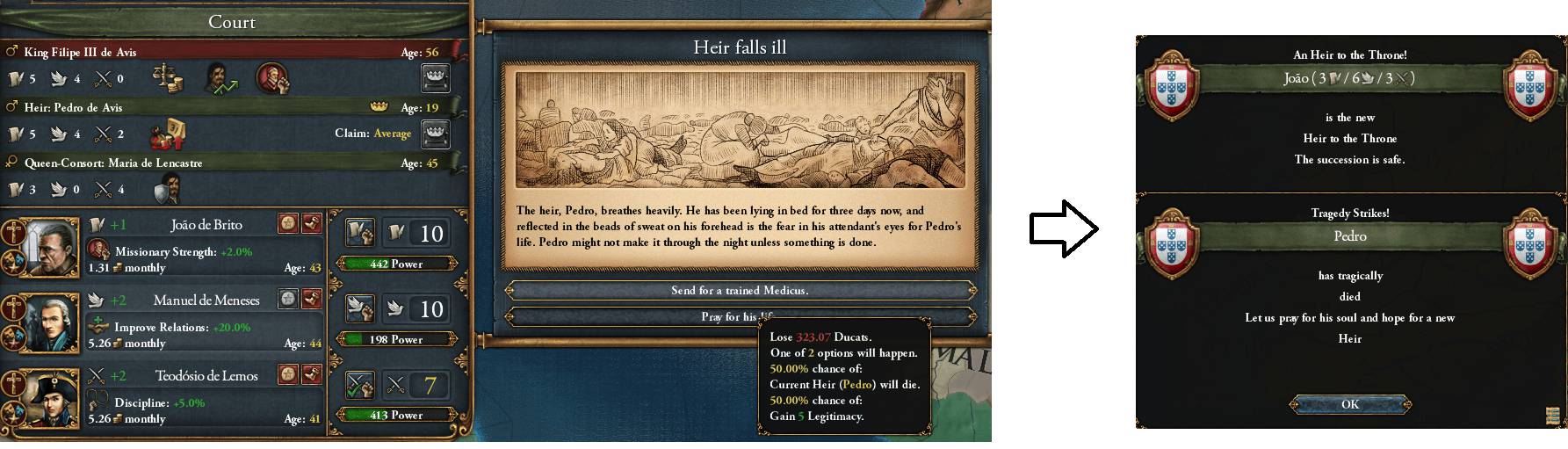Inspect Queen-Consort Maria's shield trait icon

[167, 189]
